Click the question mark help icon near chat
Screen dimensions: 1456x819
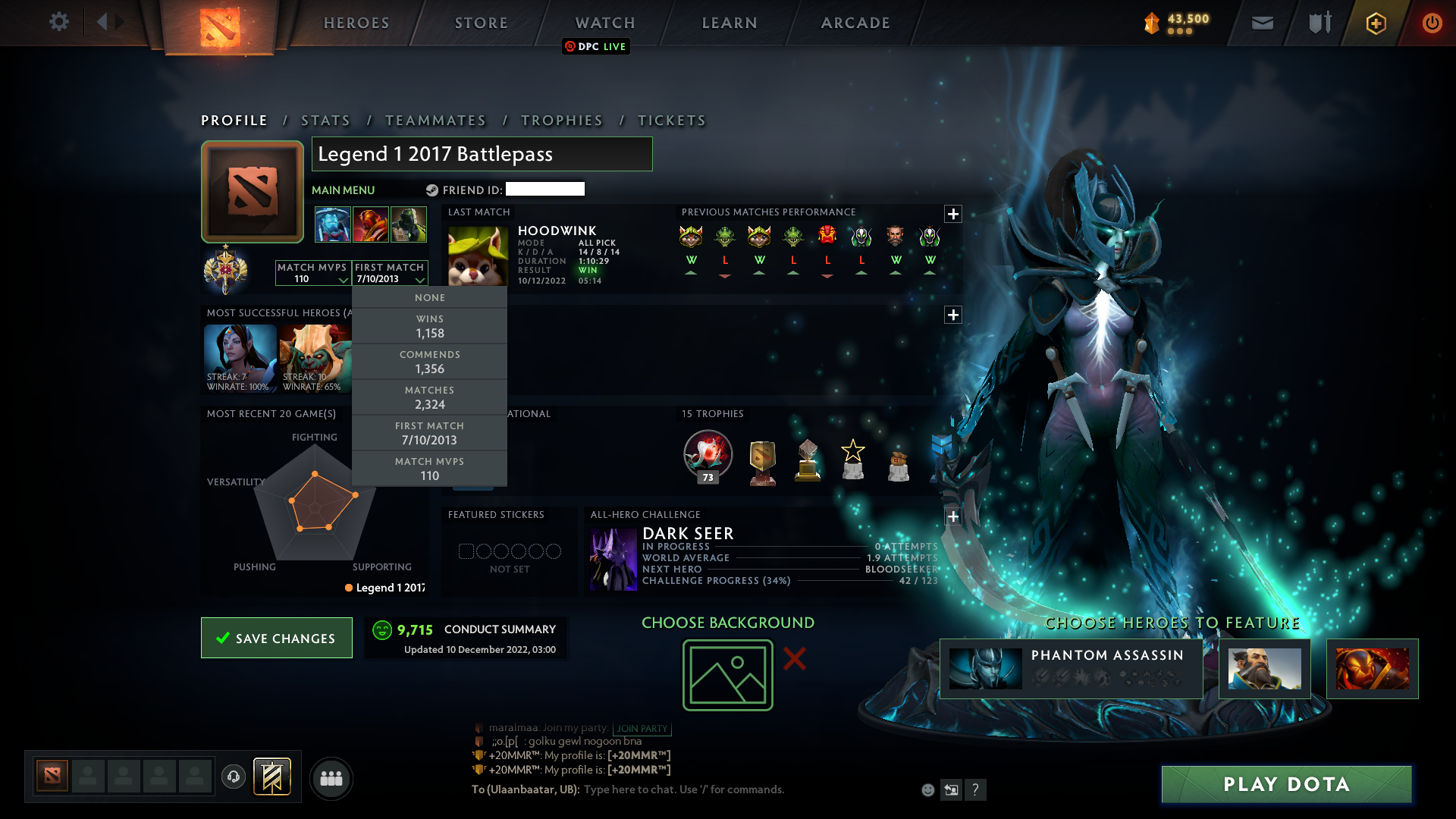(976, 789)
